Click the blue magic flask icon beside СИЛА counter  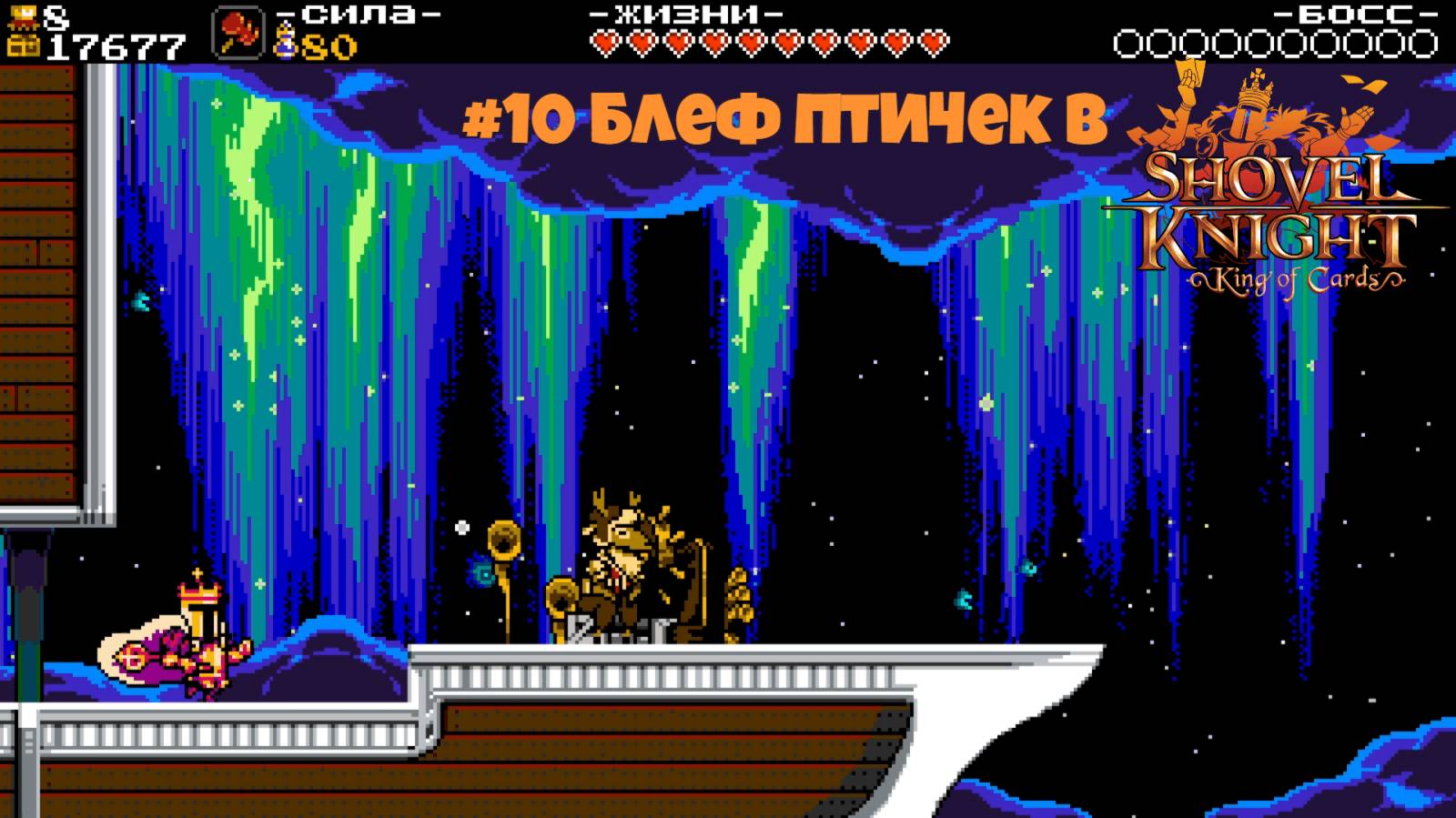tap(285, 38)
